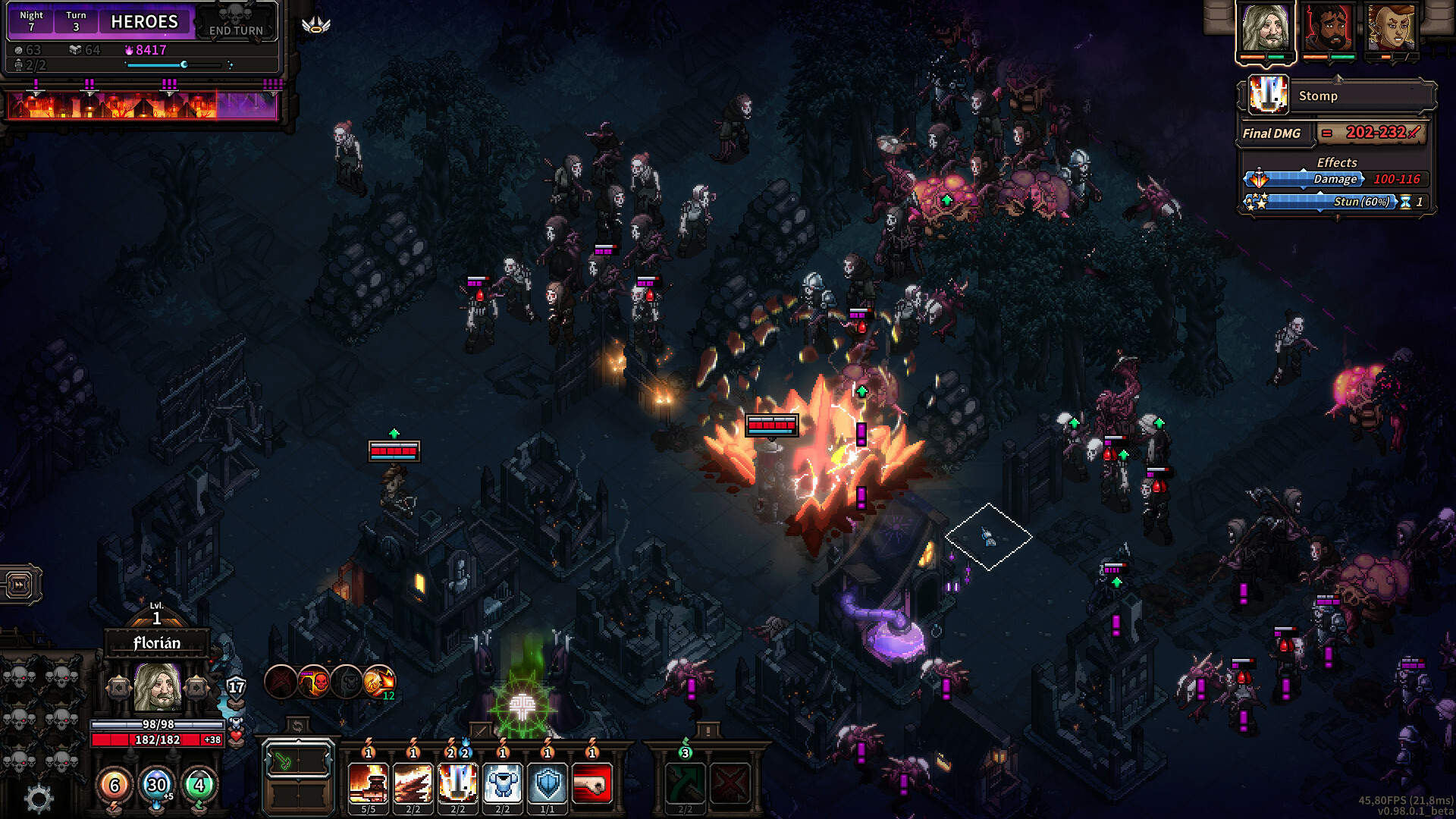Click the red X skip skill icon
Screen dimensions: 1456x819
729,783
